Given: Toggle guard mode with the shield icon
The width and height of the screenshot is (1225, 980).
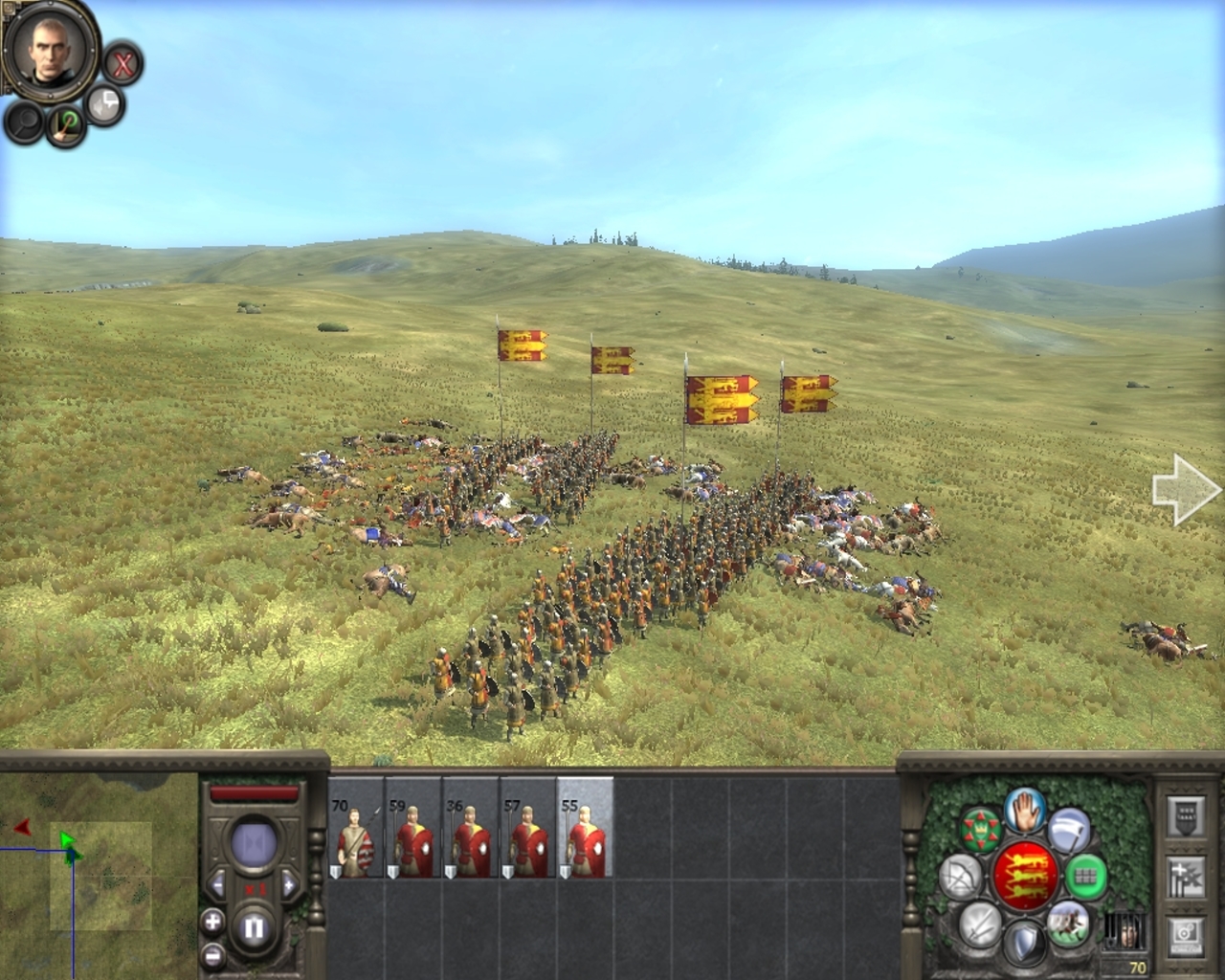Looking at the screenshot, I should [x=1023, y=943].
